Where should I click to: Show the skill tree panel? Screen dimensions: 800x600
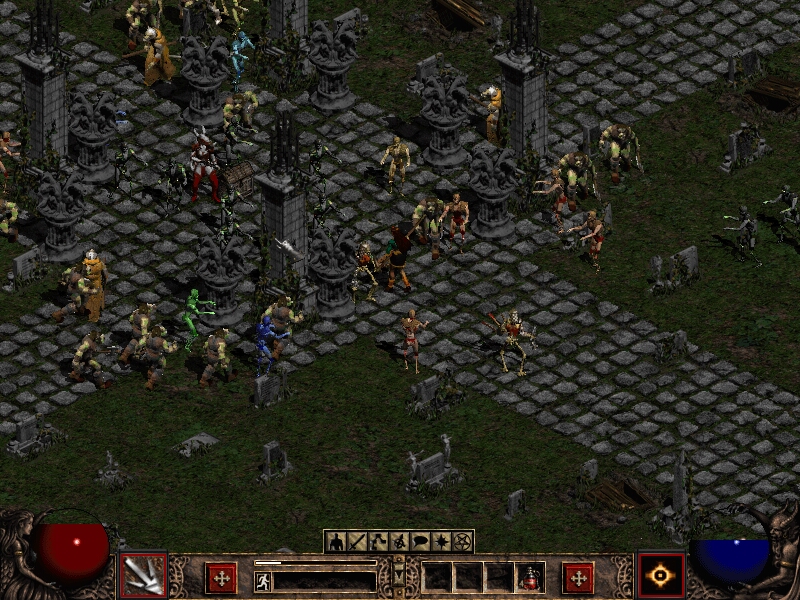[x=379, y=542]
